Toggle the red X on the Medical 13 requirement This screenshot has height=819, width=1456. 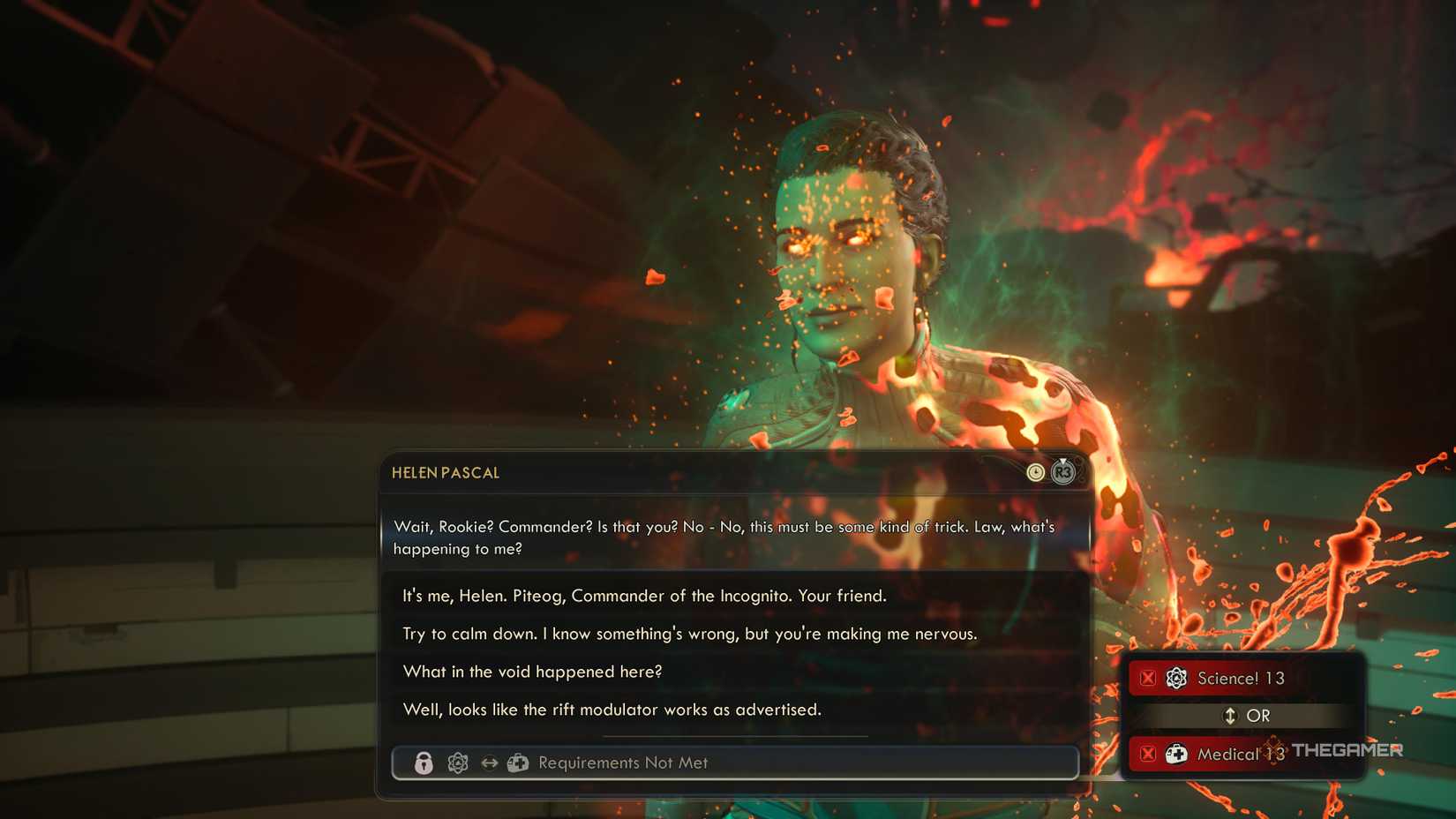(x=1147, y=755)
